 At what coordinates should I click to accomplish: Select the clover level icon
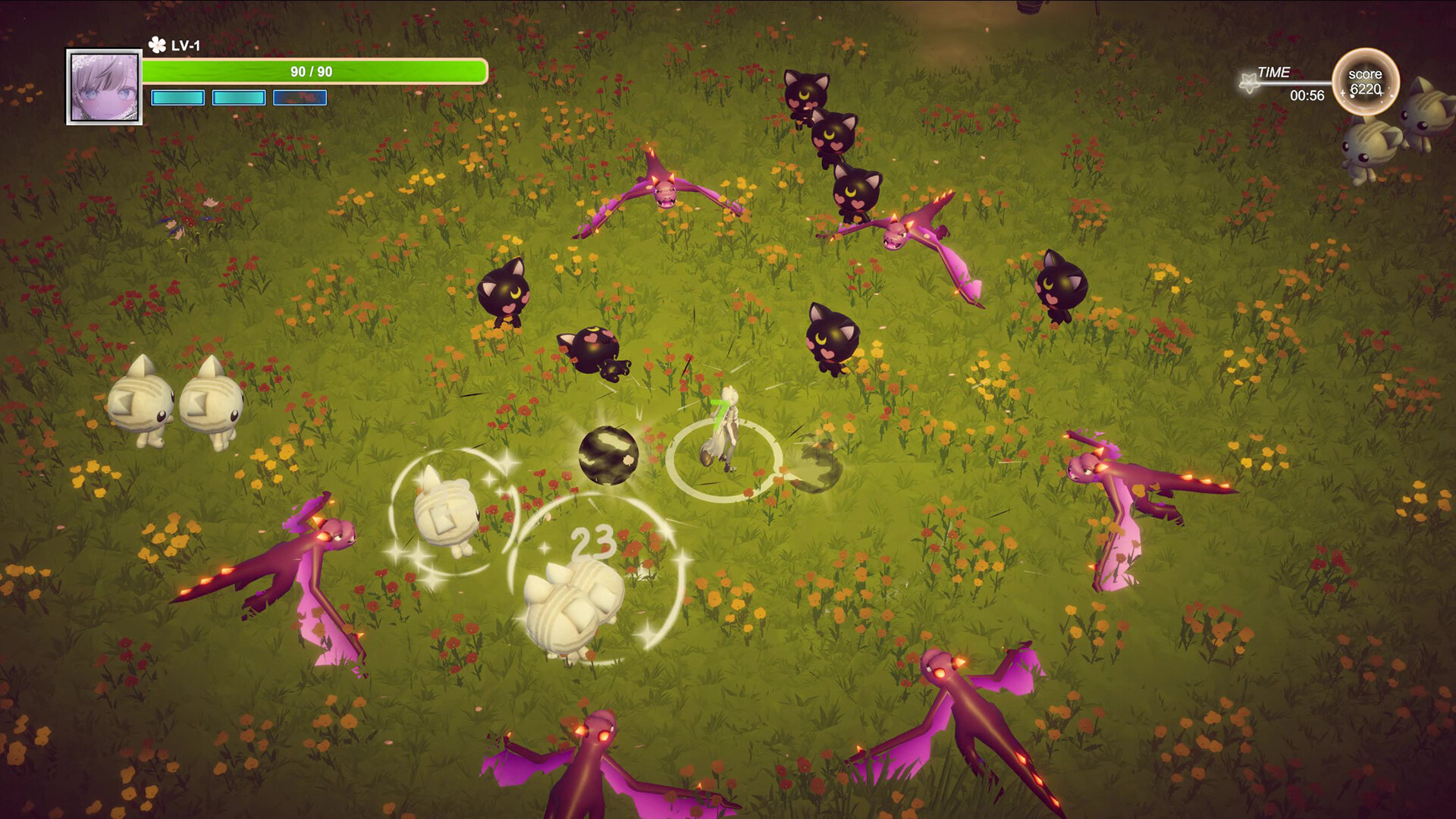coord(157,45)
